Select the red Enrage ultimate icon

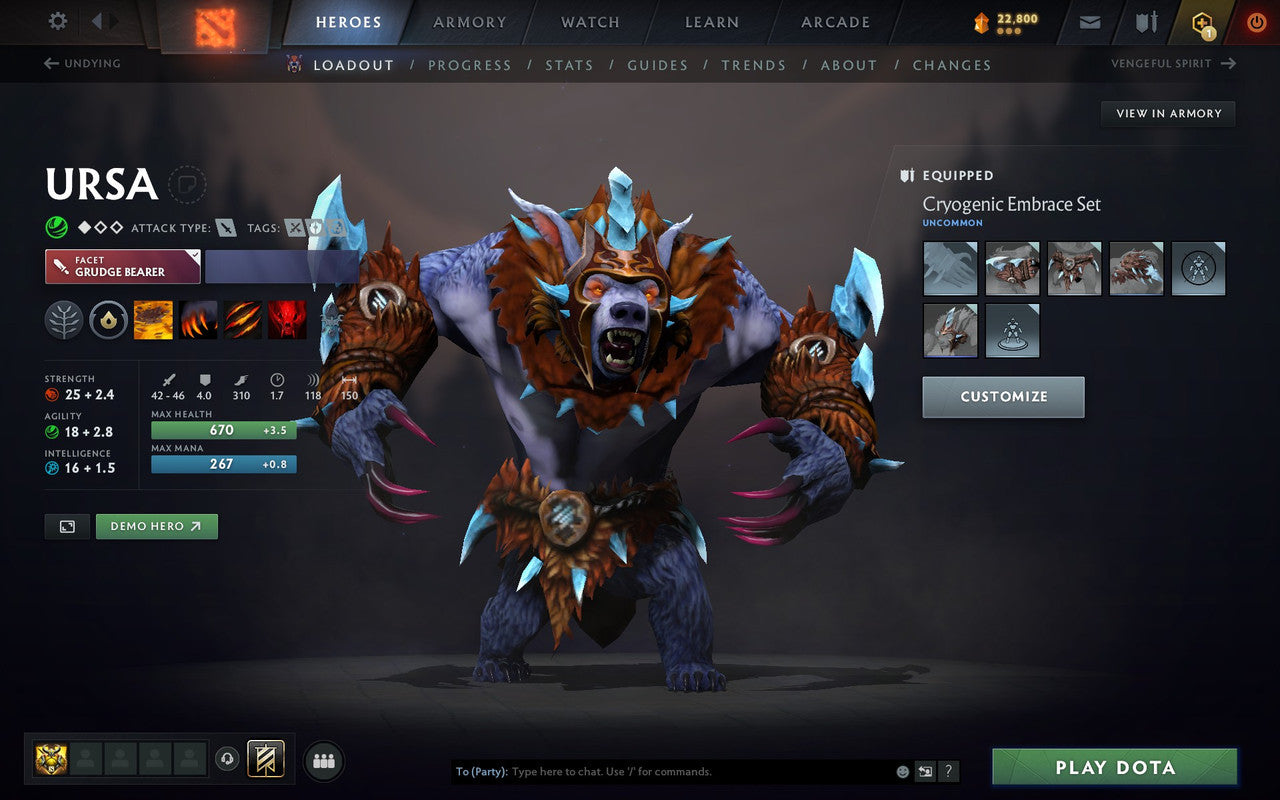pos(288,320)
